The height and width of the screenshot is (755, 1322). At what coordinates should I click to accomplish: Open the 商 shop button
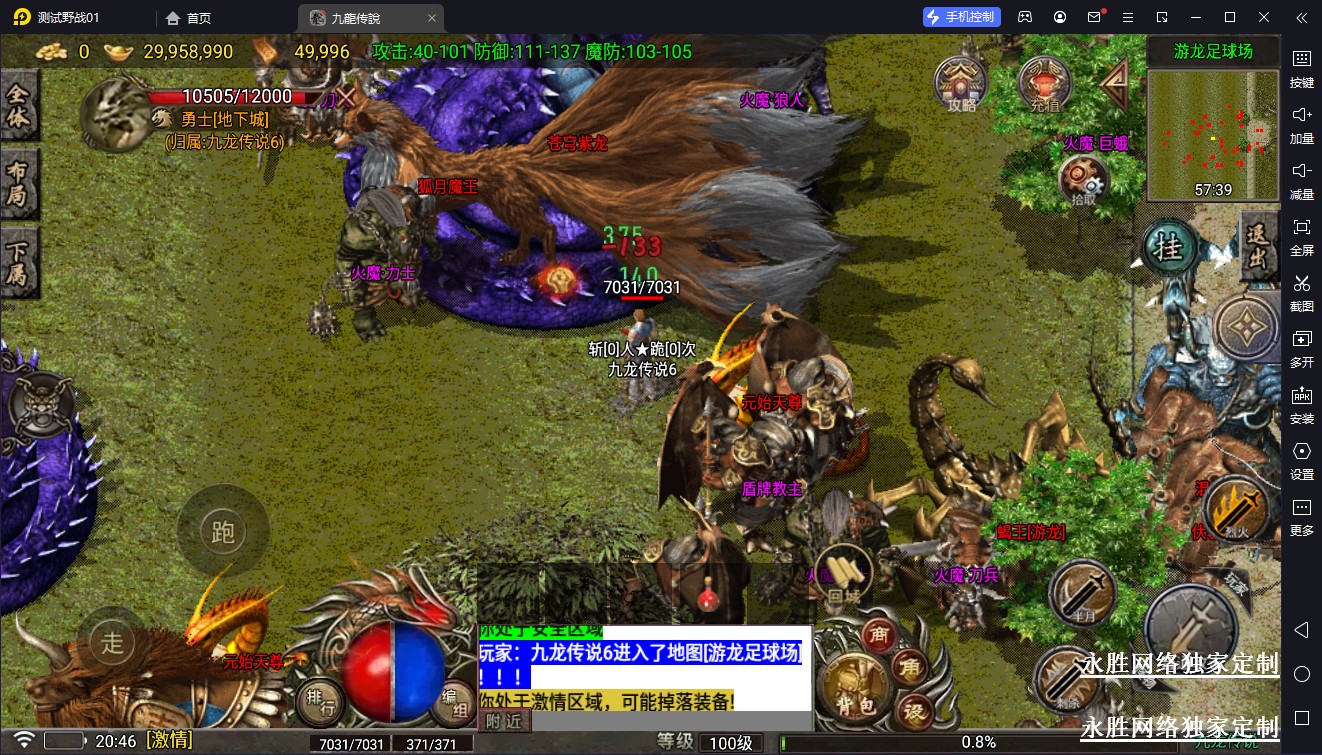pyautogui.click(x=879, y=635)
